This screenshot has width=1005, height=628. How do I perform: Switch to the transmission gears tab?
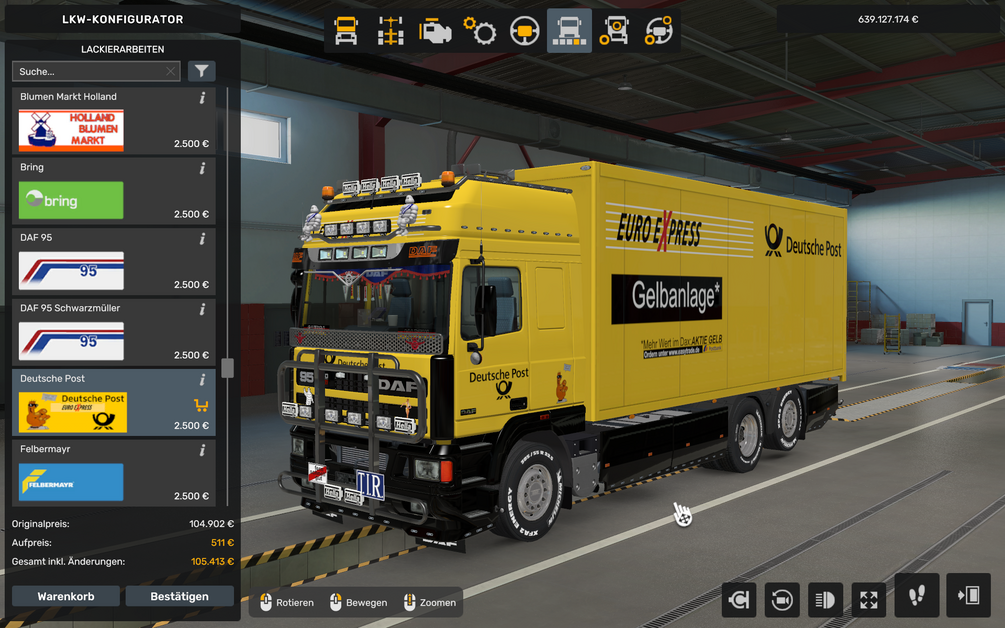480,32
